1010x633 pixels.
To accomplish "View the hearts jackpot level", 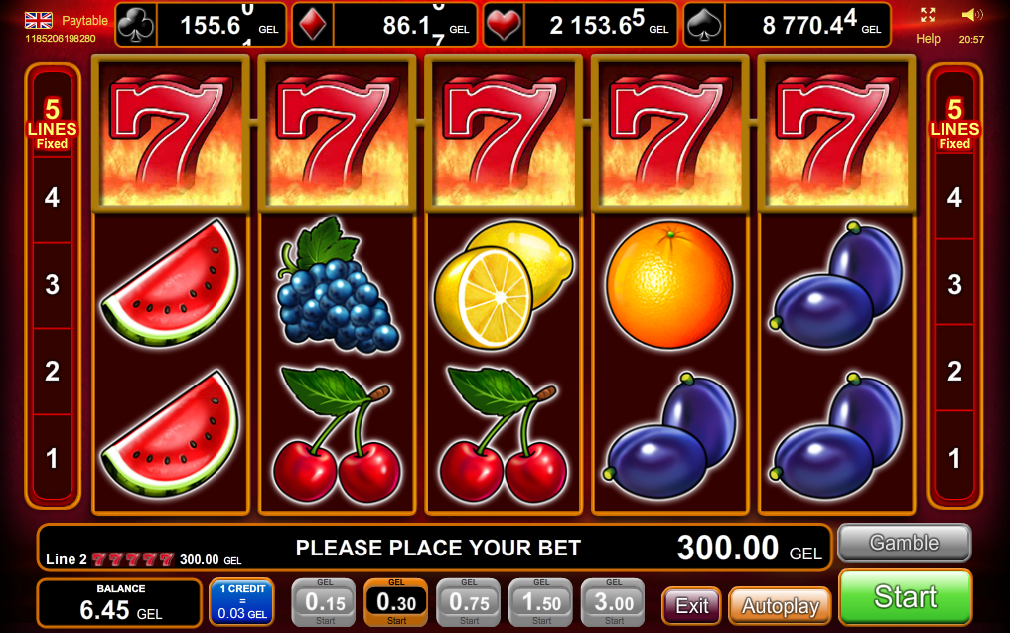I will (x=578, y=25).
